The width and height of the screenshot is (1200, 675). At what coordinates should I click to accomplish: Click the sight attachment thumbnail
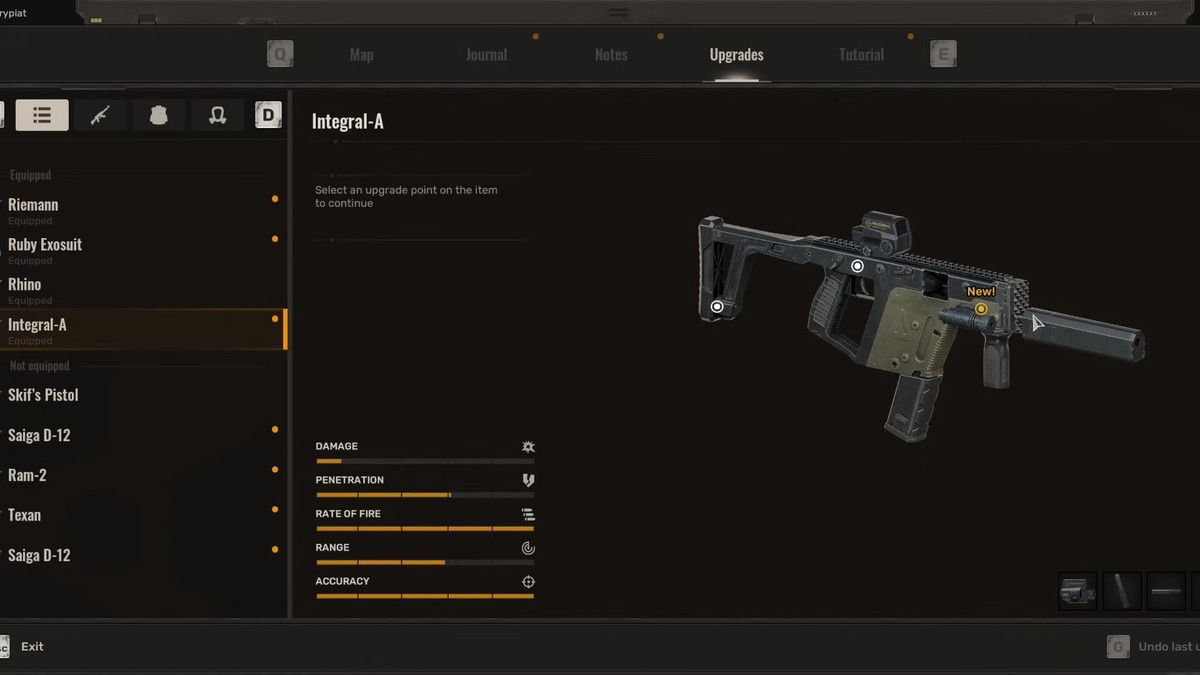coord(1078,591)
